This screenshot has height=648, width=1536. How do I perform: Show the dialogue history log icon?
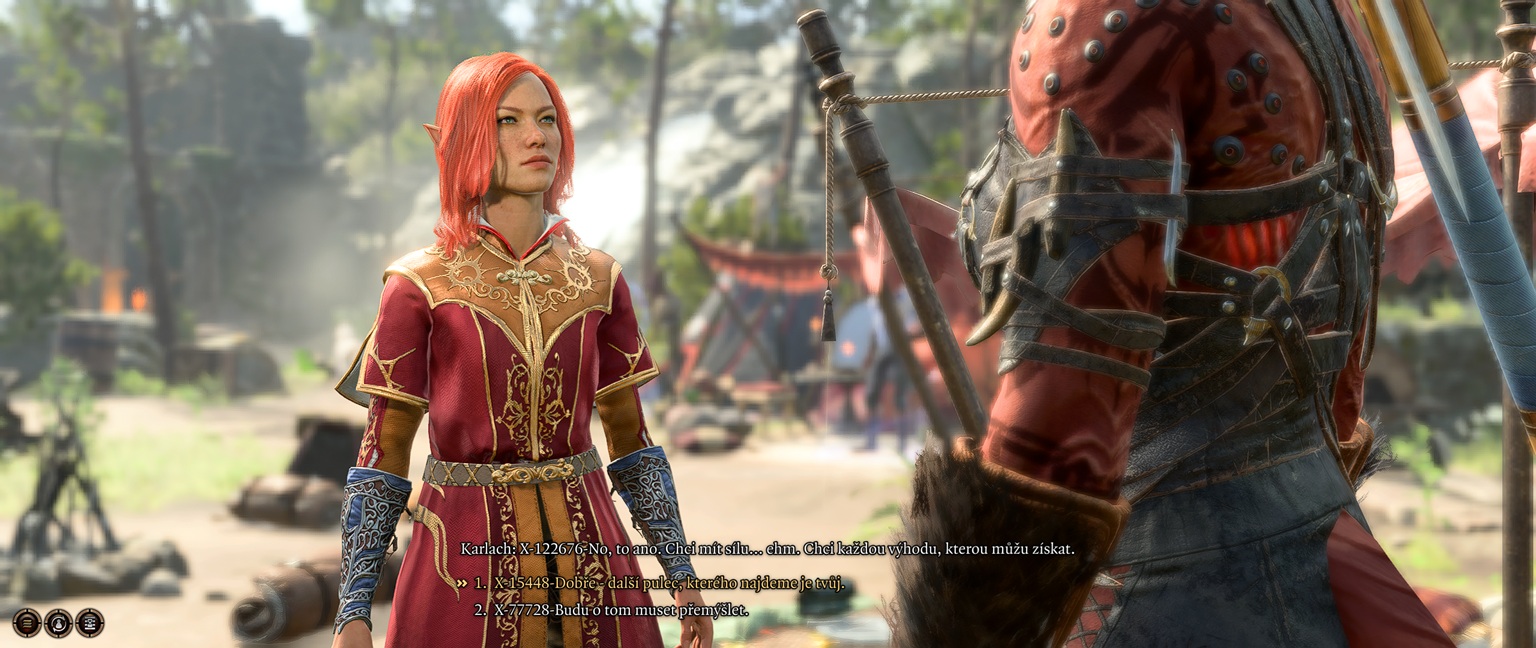pyautogui.click(x=90, y=622)
